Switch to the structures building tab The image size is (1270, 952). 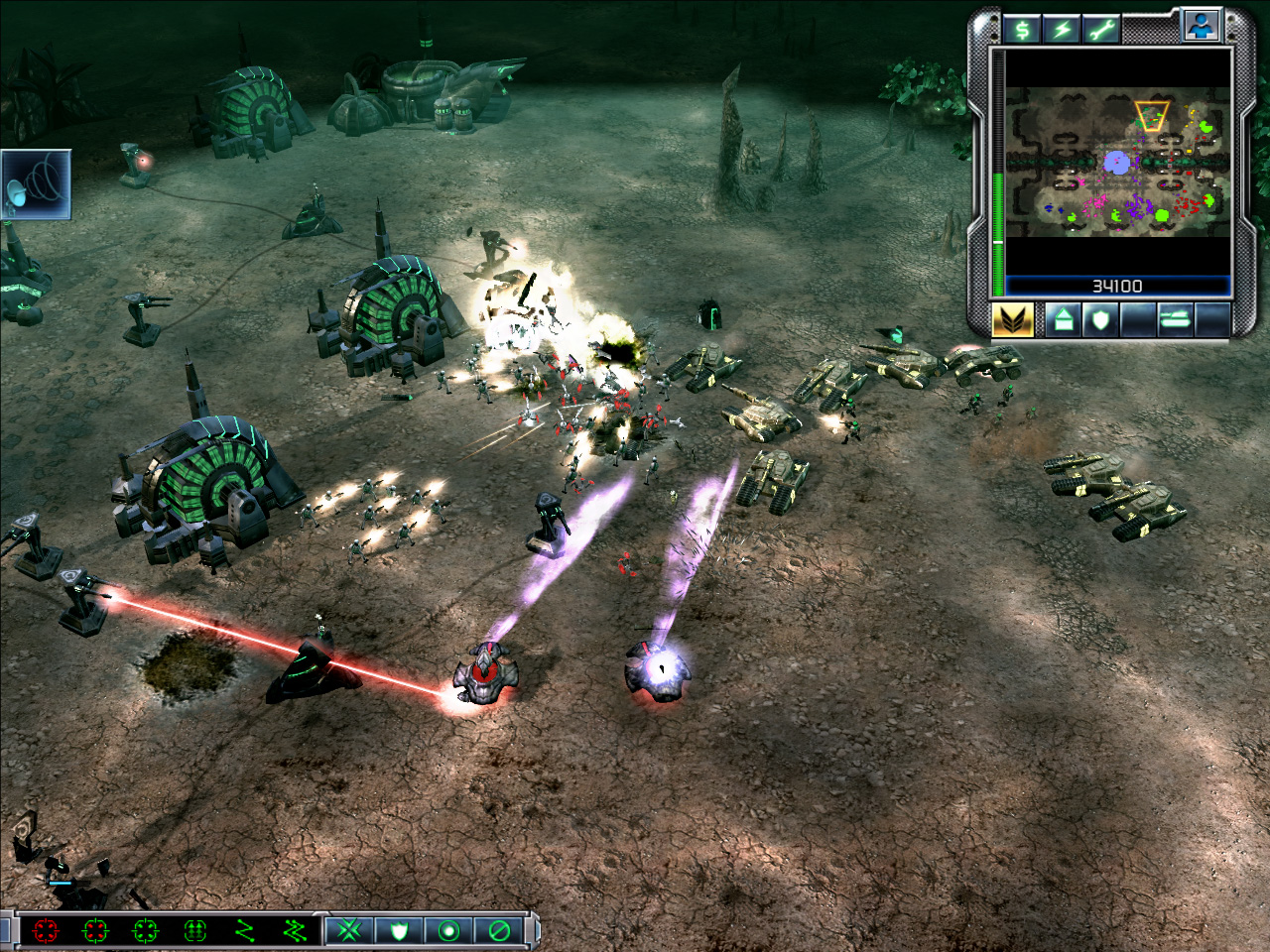tap(1063, 320)
